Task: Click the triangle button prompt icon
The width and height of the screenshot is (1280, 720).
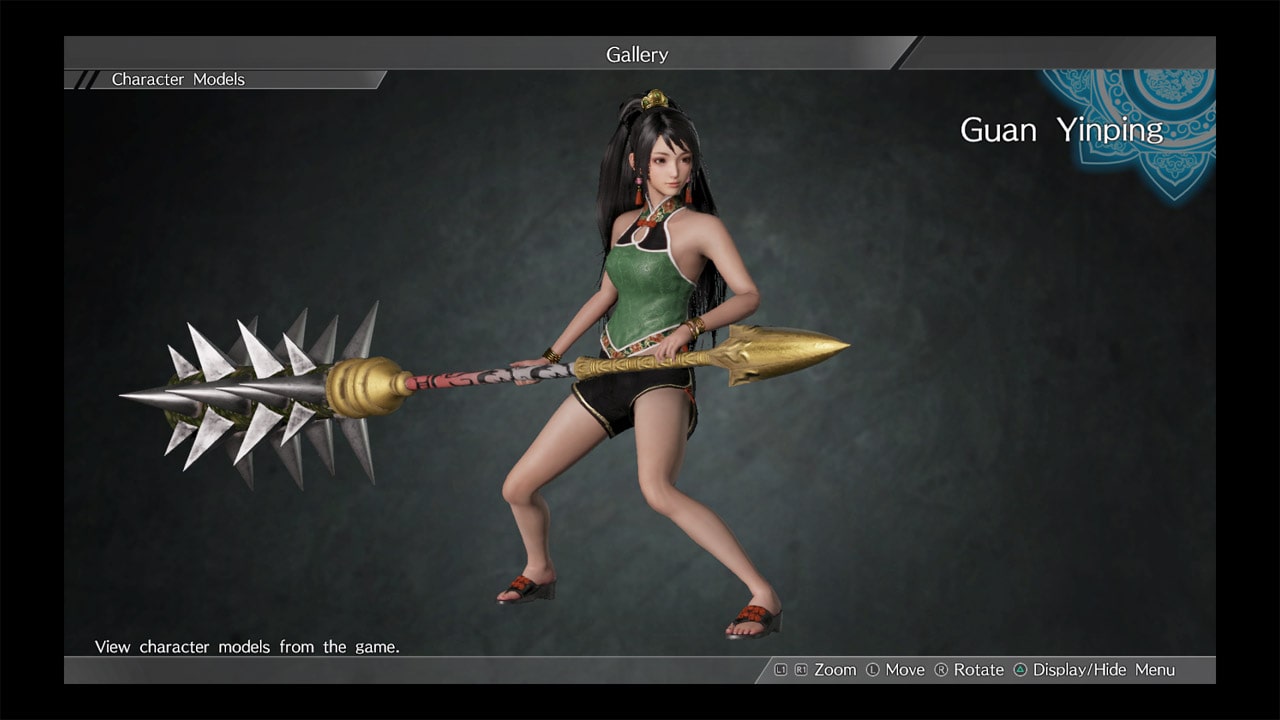Action: point(1020,670)
